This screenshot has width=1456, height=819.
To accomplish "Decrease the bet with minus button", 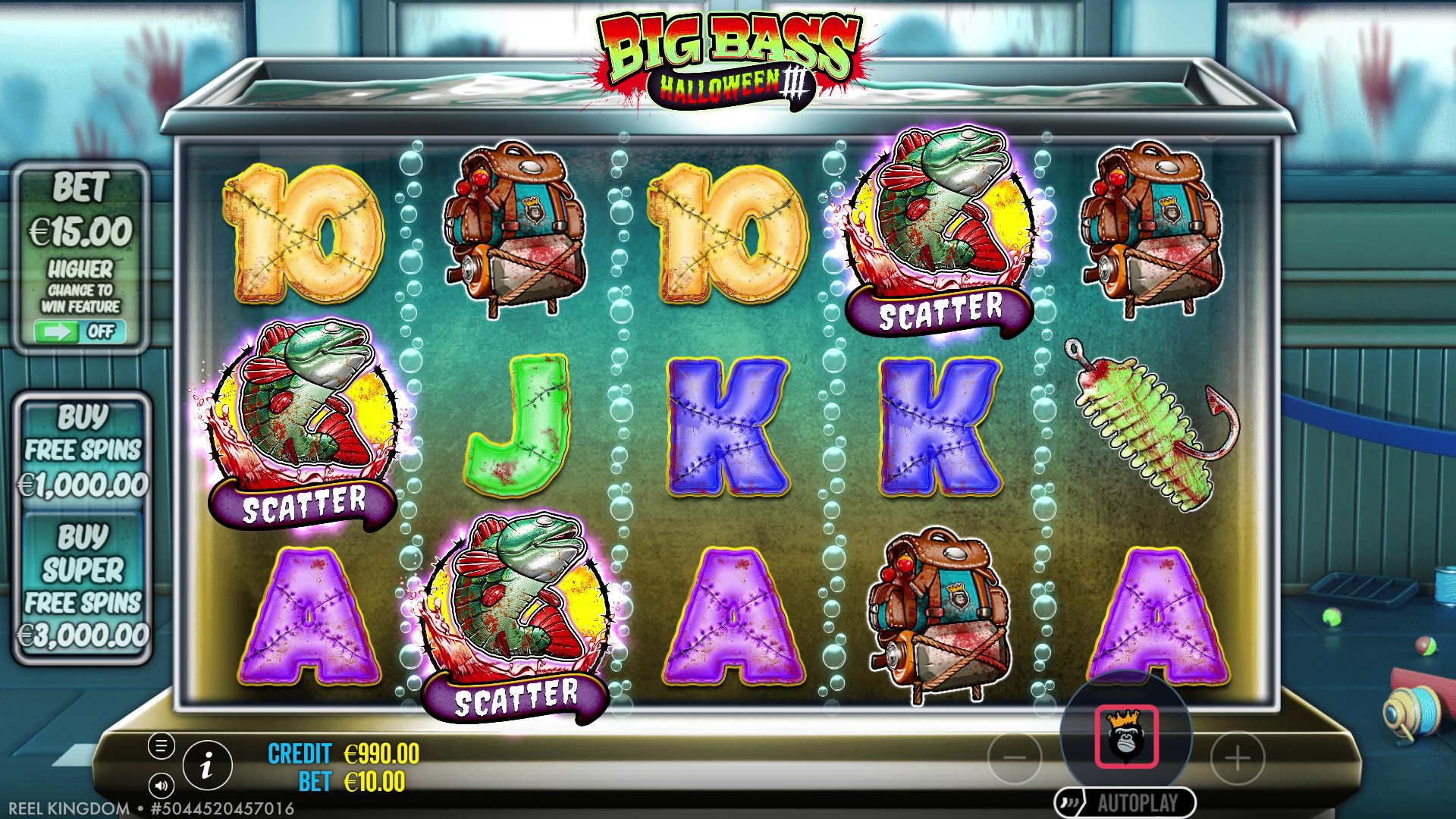I will 1015,757.
